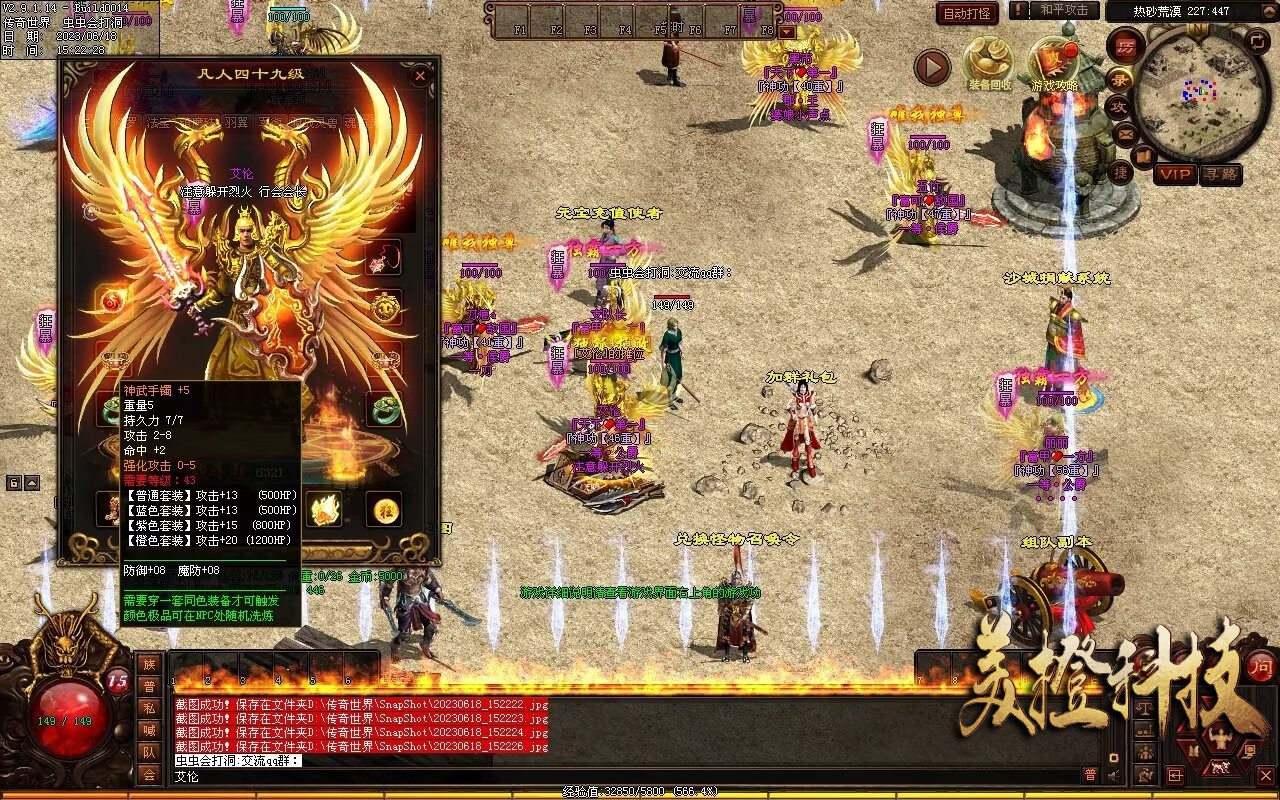The image size is (1280, 800).
Task: Switch the 和平攻击 attack mode
Action: coord(1063,10)
